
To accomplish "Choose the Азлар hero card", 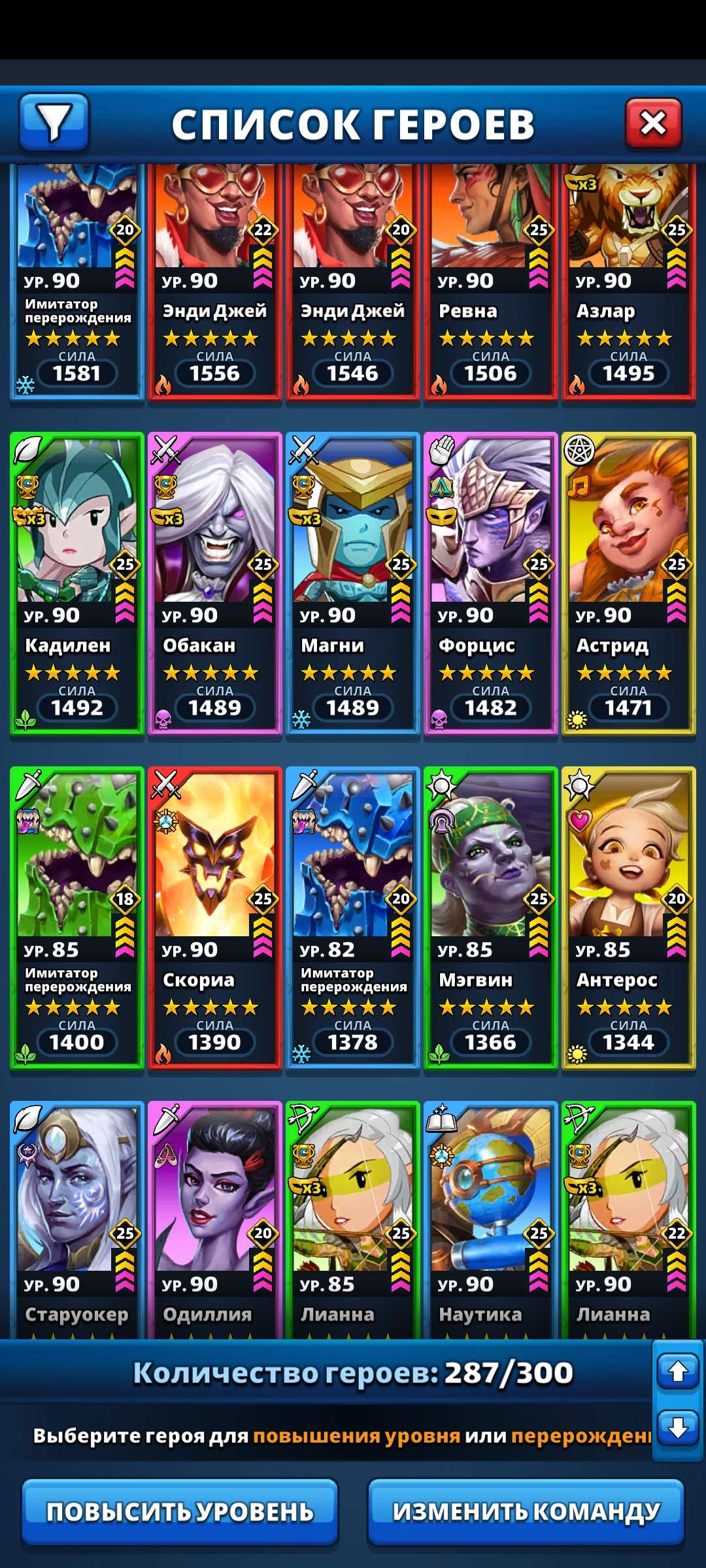I will point(628,281).
